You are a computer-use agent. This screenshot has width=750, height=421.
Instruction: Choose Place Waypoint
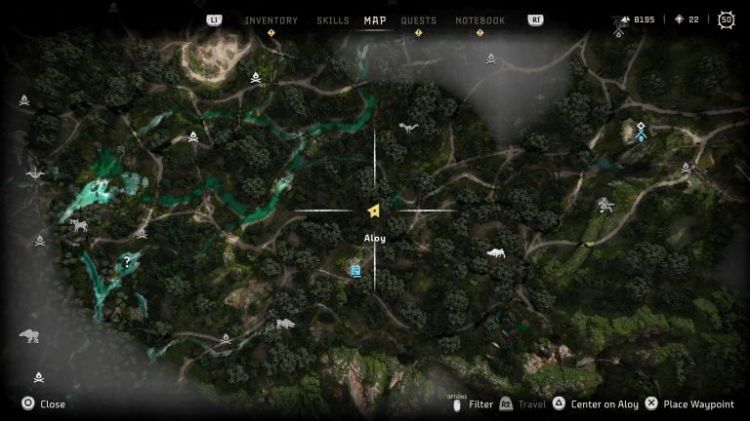(692, 404)
